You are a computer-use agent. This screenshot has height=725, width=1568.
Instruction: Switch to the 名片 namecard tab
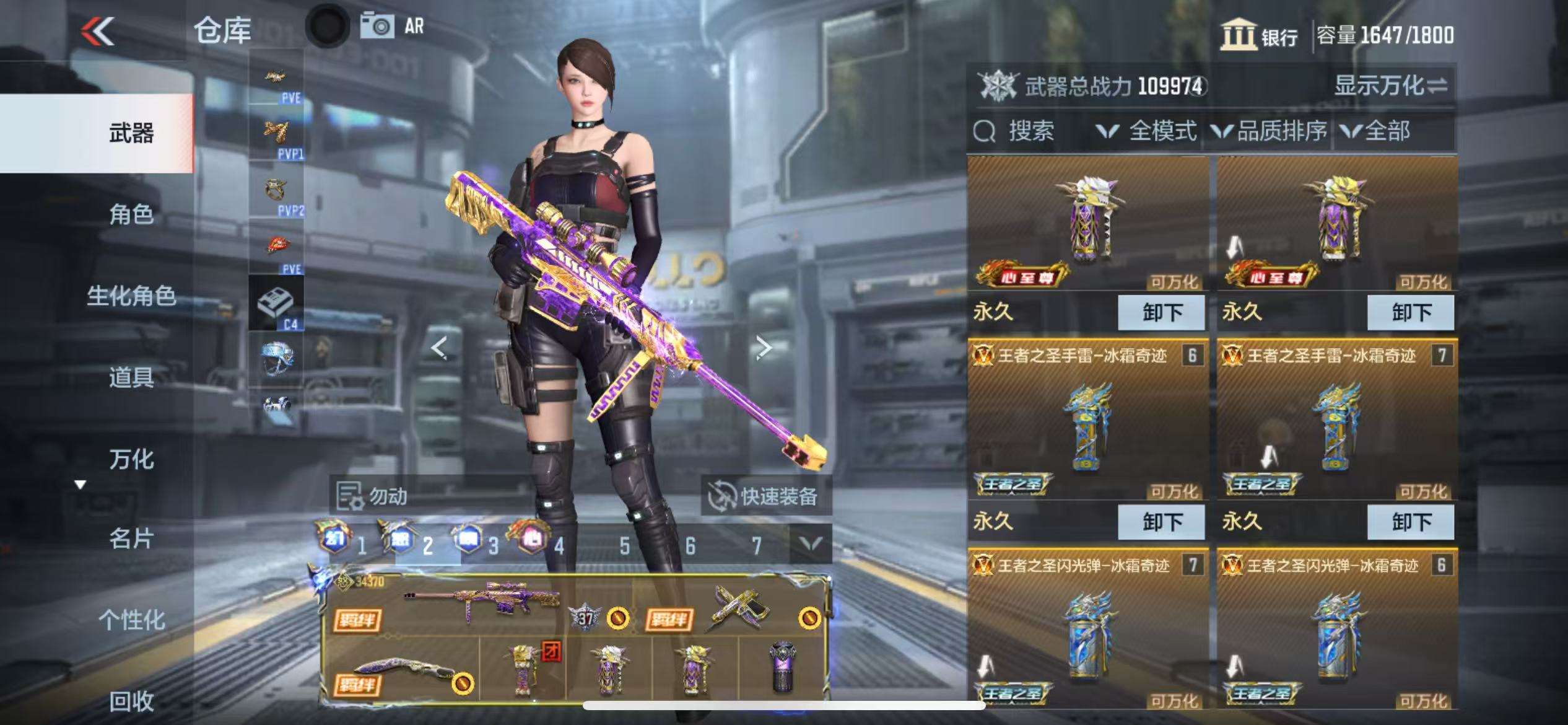tap(131, 538)
